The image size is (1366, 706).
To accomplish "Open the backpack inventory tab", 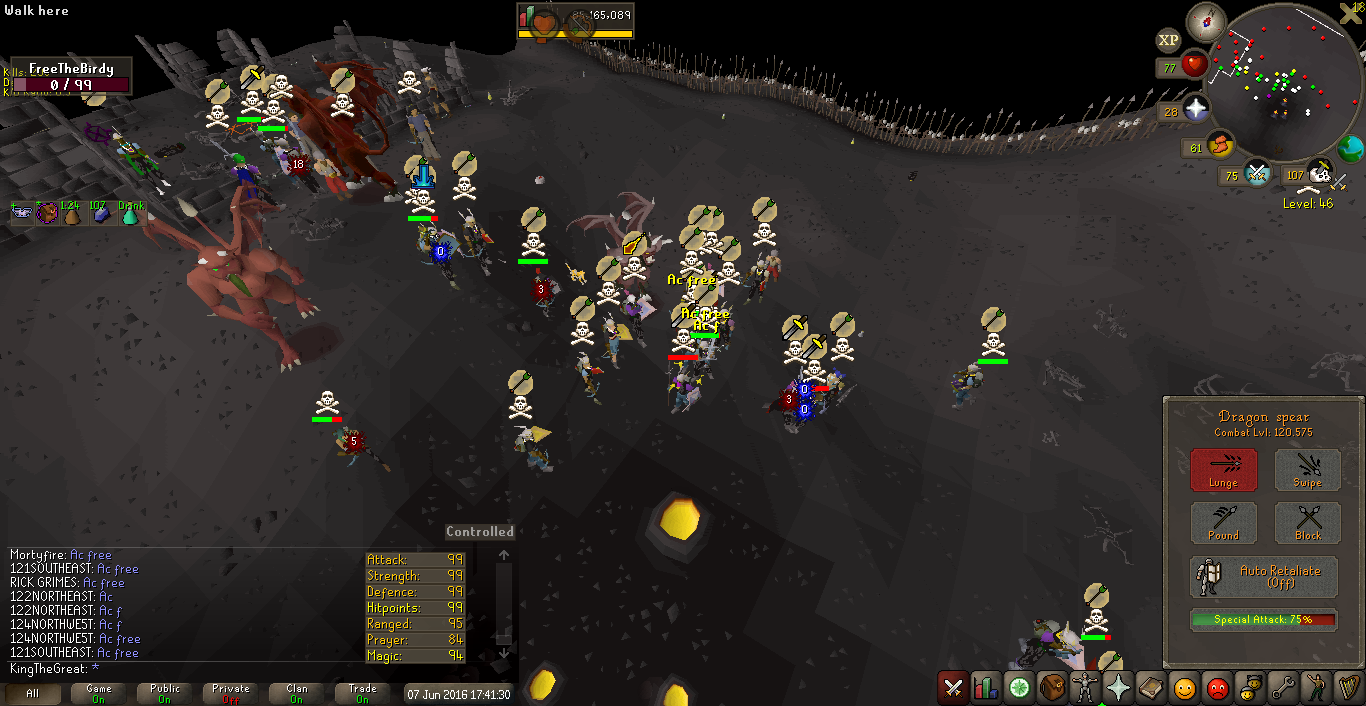I will click(1052, 688).
